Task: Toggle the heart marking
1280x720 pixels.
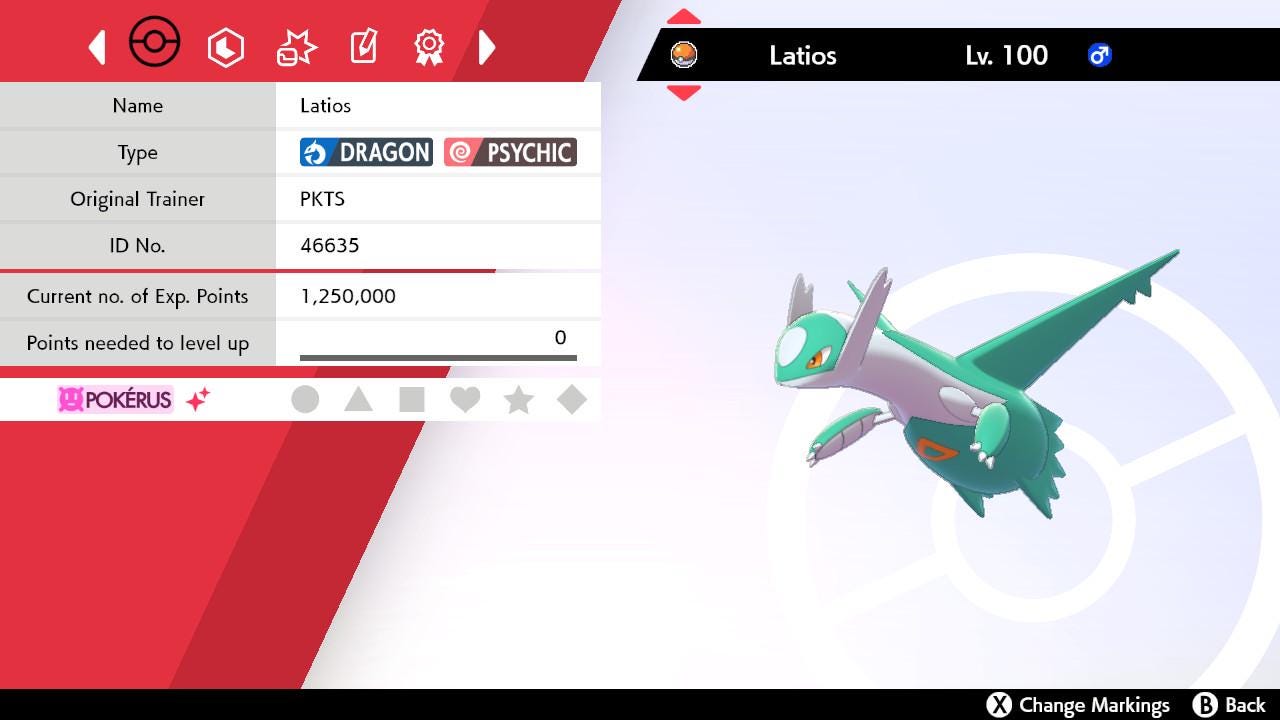Action: click(x=465, y=400)
